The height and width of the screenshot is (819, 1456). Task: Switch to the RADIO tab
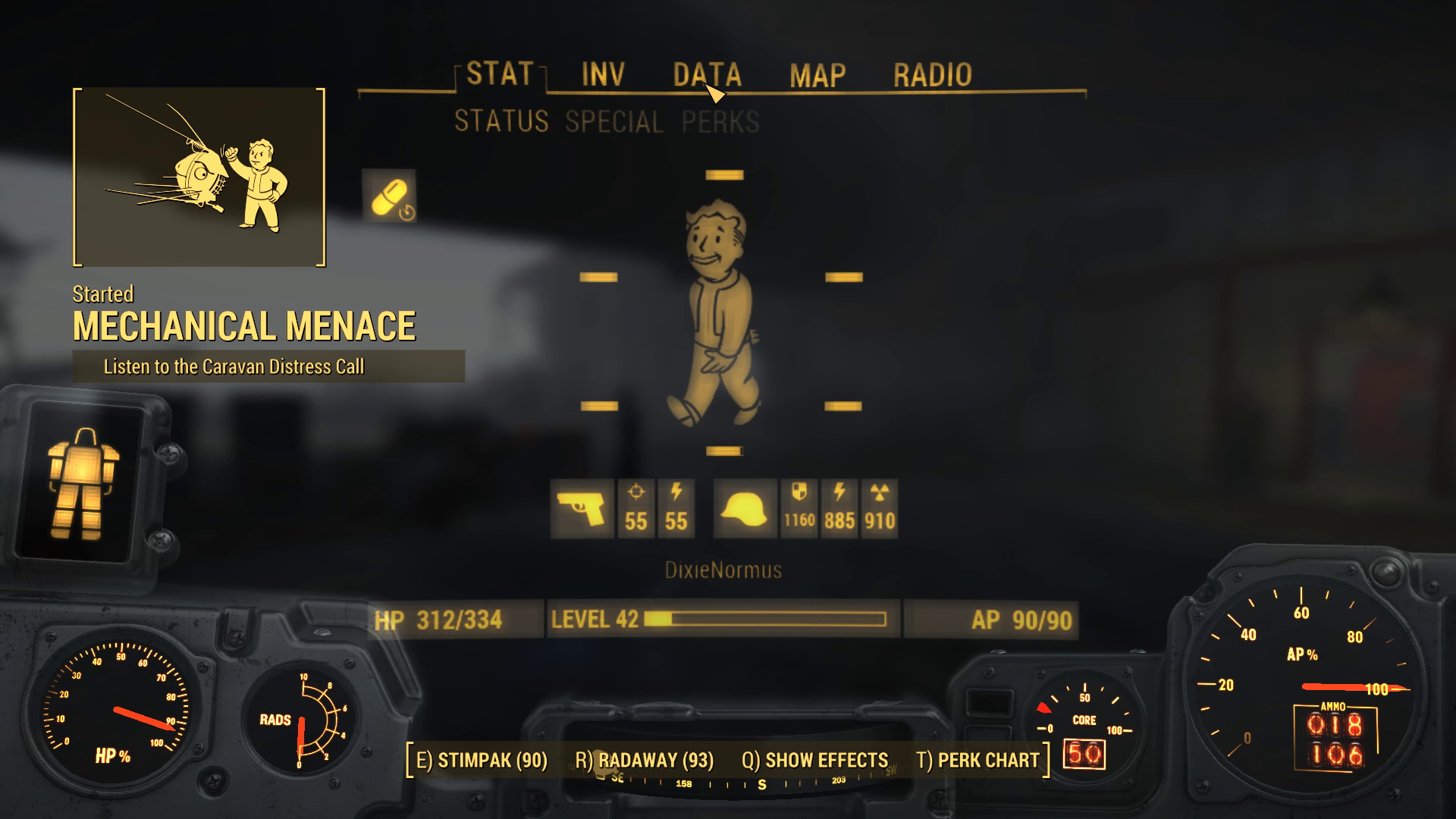click(932, 75)
